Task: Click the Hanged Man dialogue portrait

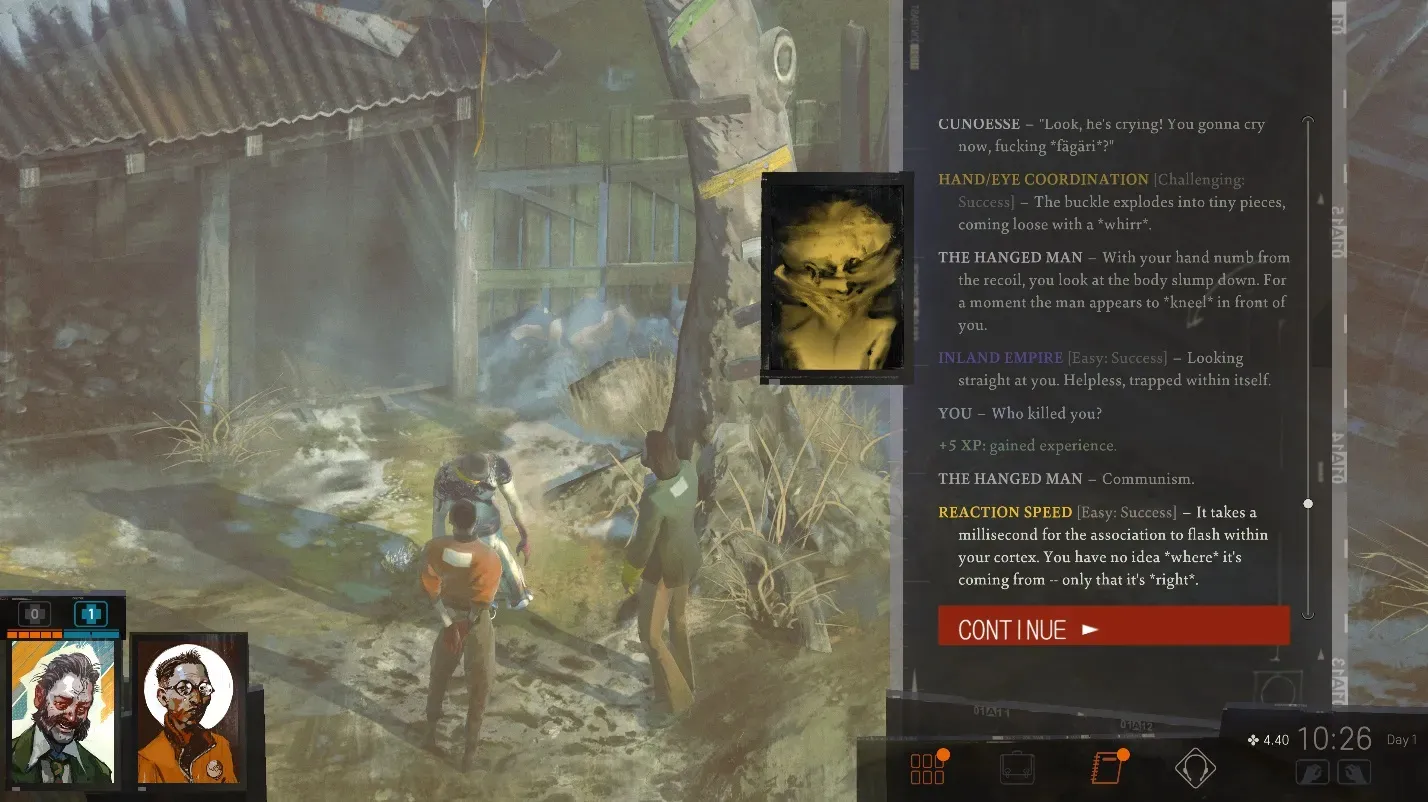Action: (834, 278)
